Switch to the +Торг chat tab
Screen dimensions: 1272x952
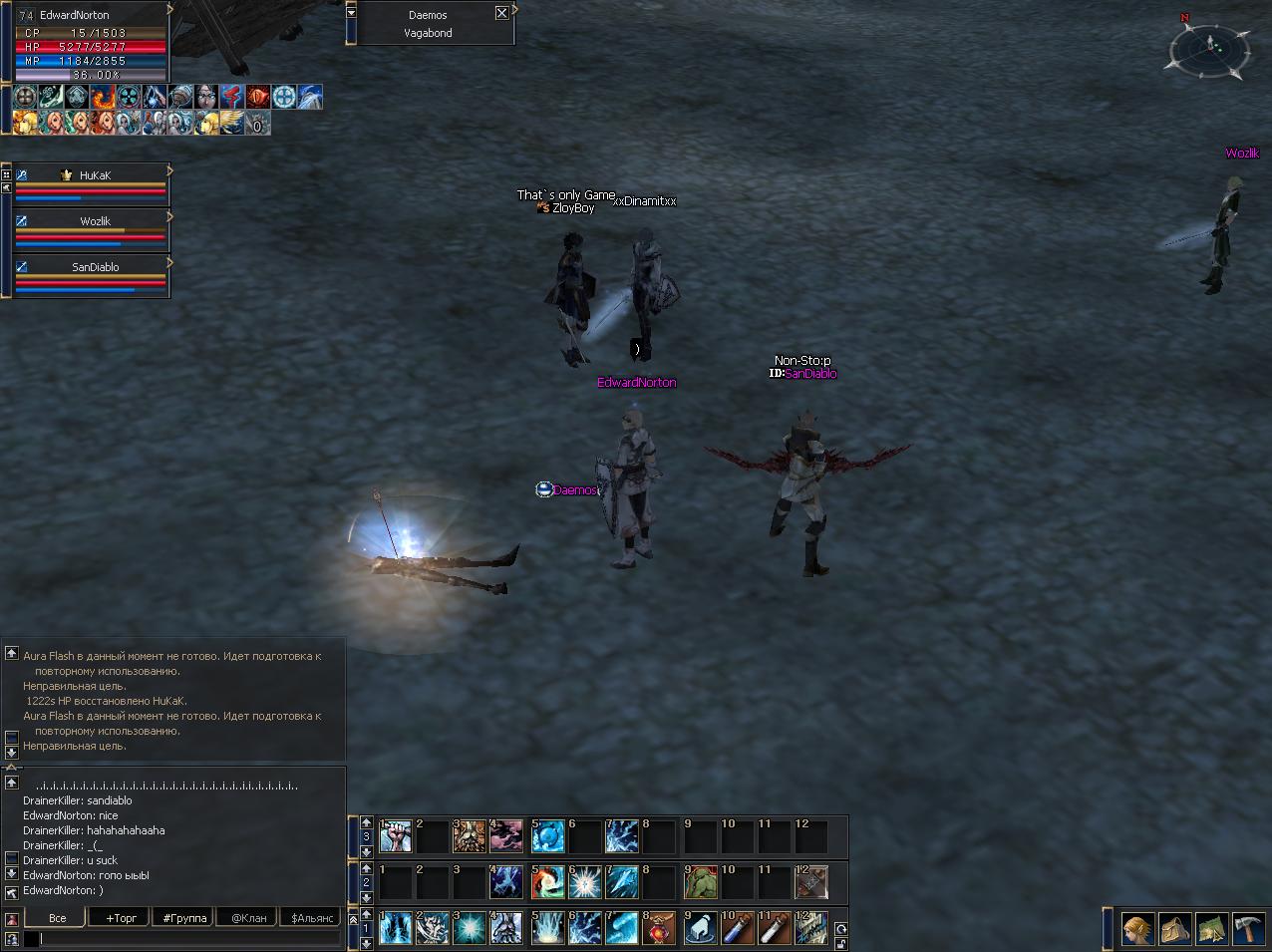[x=121, y=918]
